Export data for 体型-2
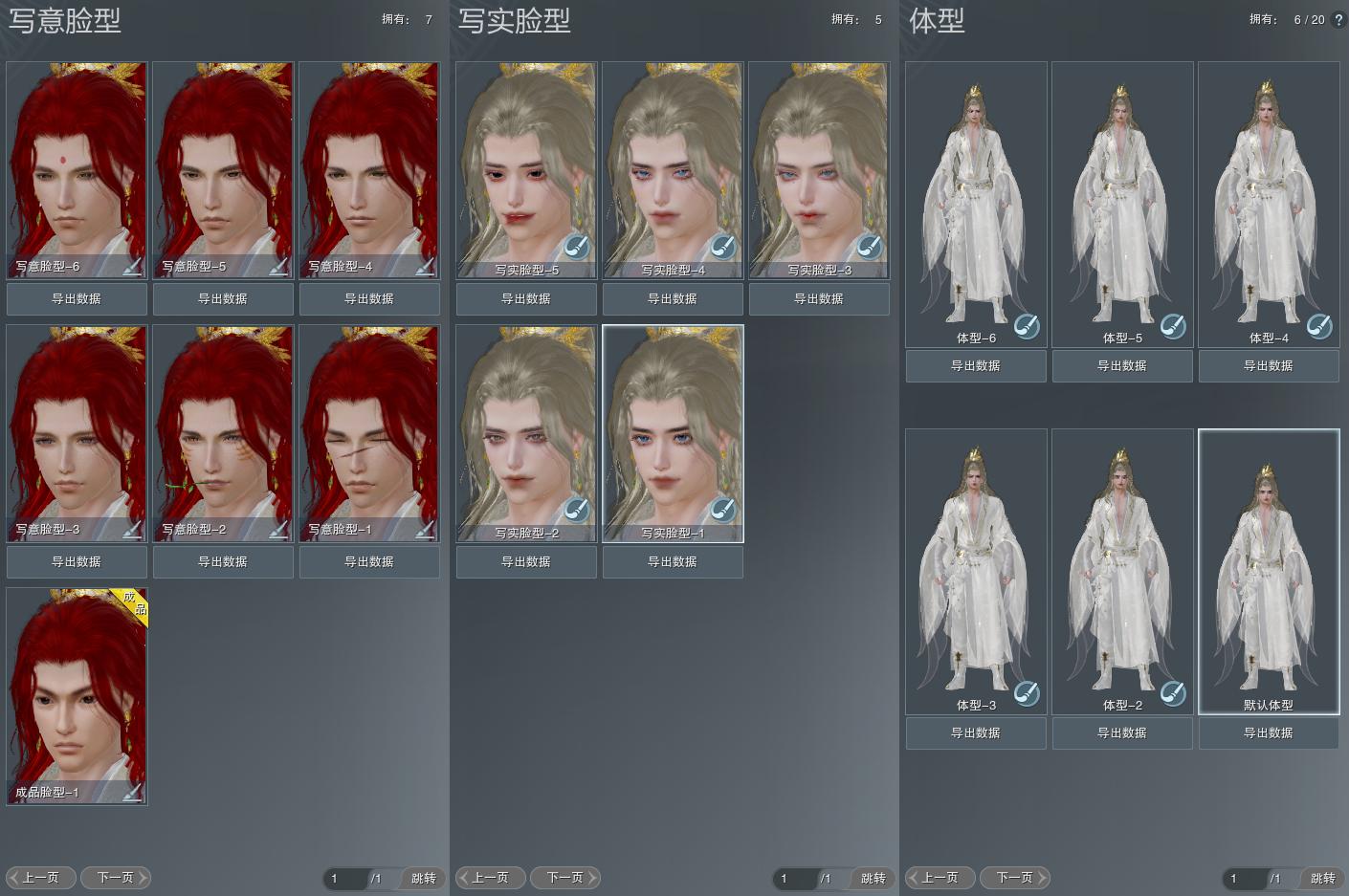This screenshot has width=1349, height=896. (1122, 733)
